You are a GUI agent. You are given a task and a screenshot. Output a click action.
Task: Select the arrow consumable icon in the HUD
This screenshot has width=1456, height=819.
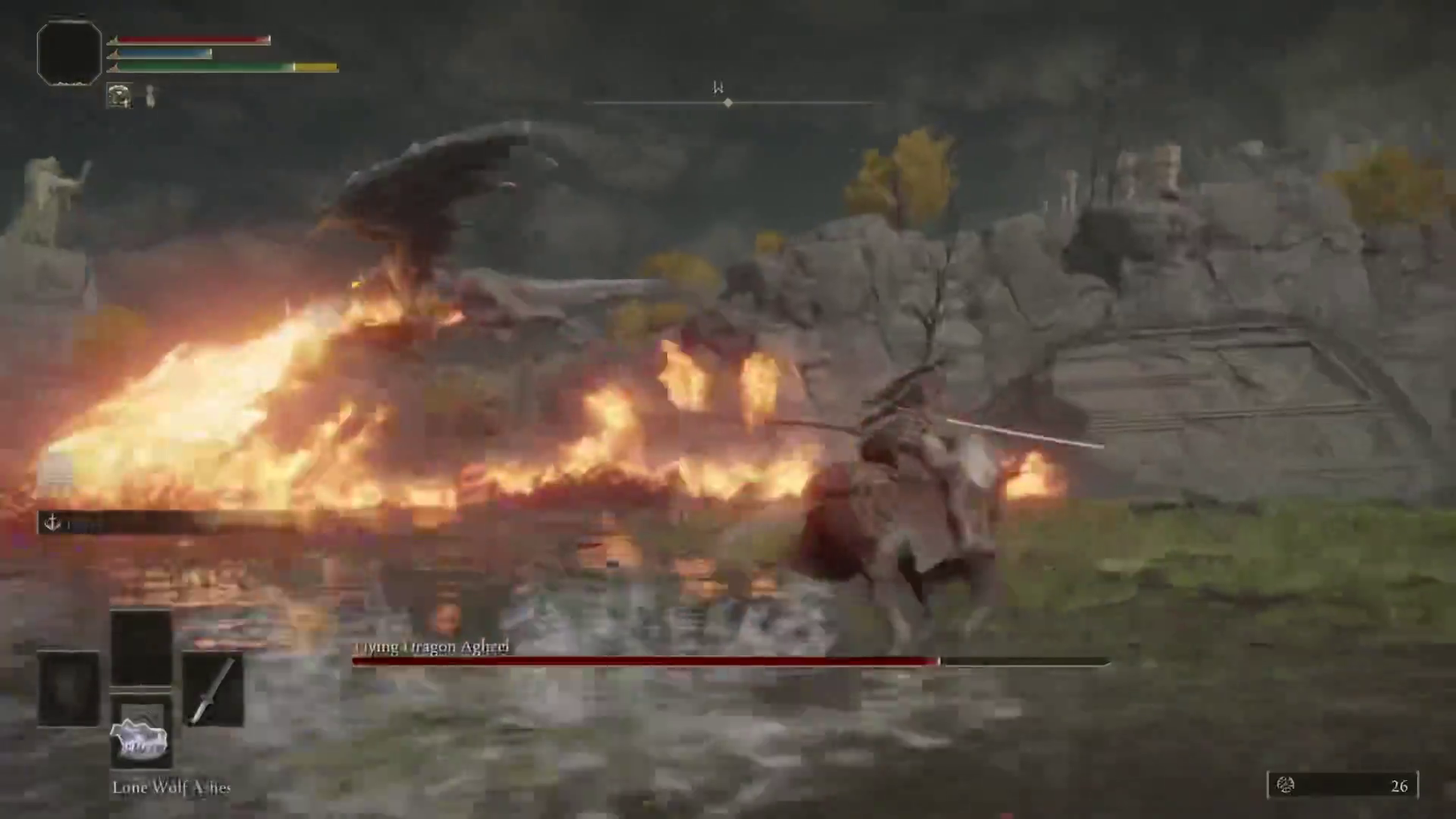pyautogui.click(x=152, y=94)
